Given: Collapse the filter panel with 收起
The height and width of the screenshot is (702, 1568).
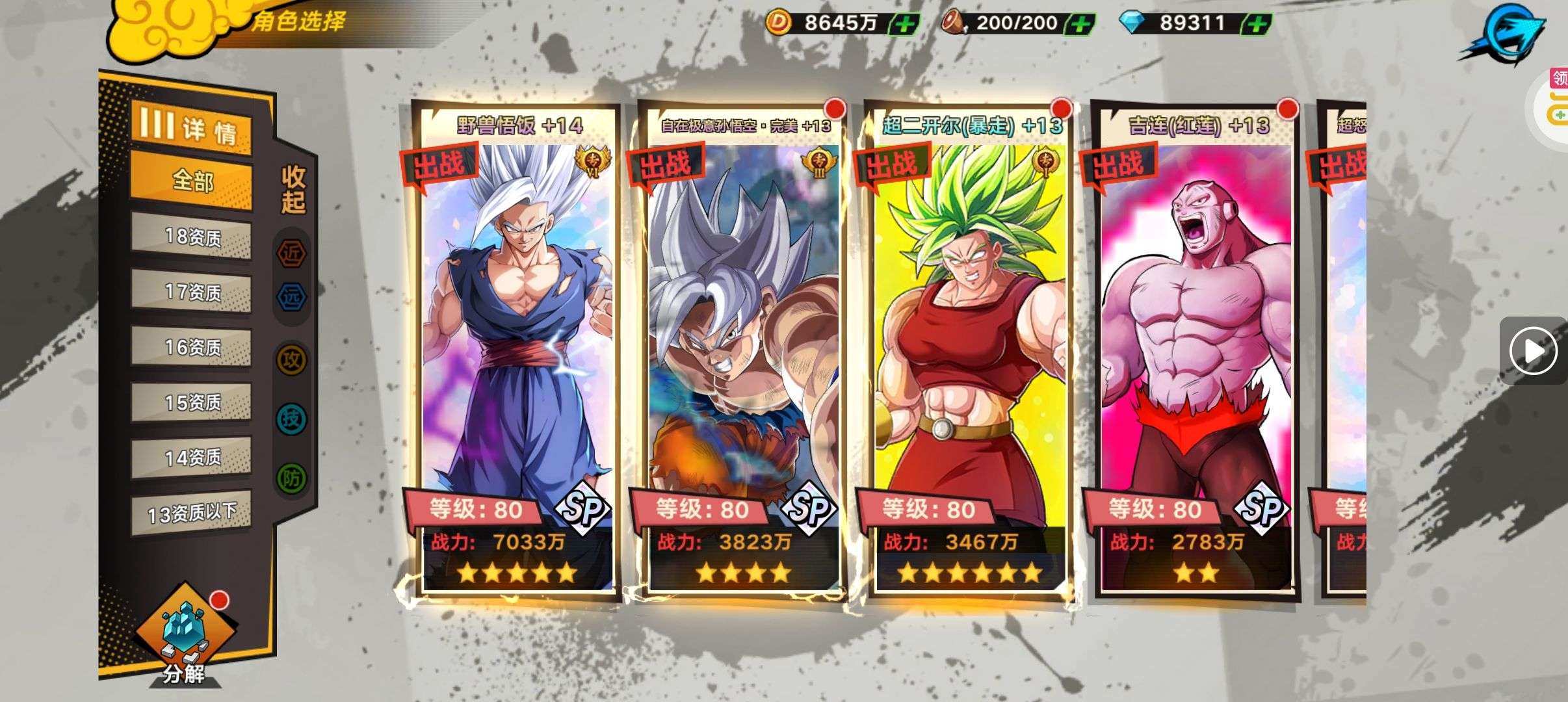Looking at the screenshot, I should coord(293,189).
